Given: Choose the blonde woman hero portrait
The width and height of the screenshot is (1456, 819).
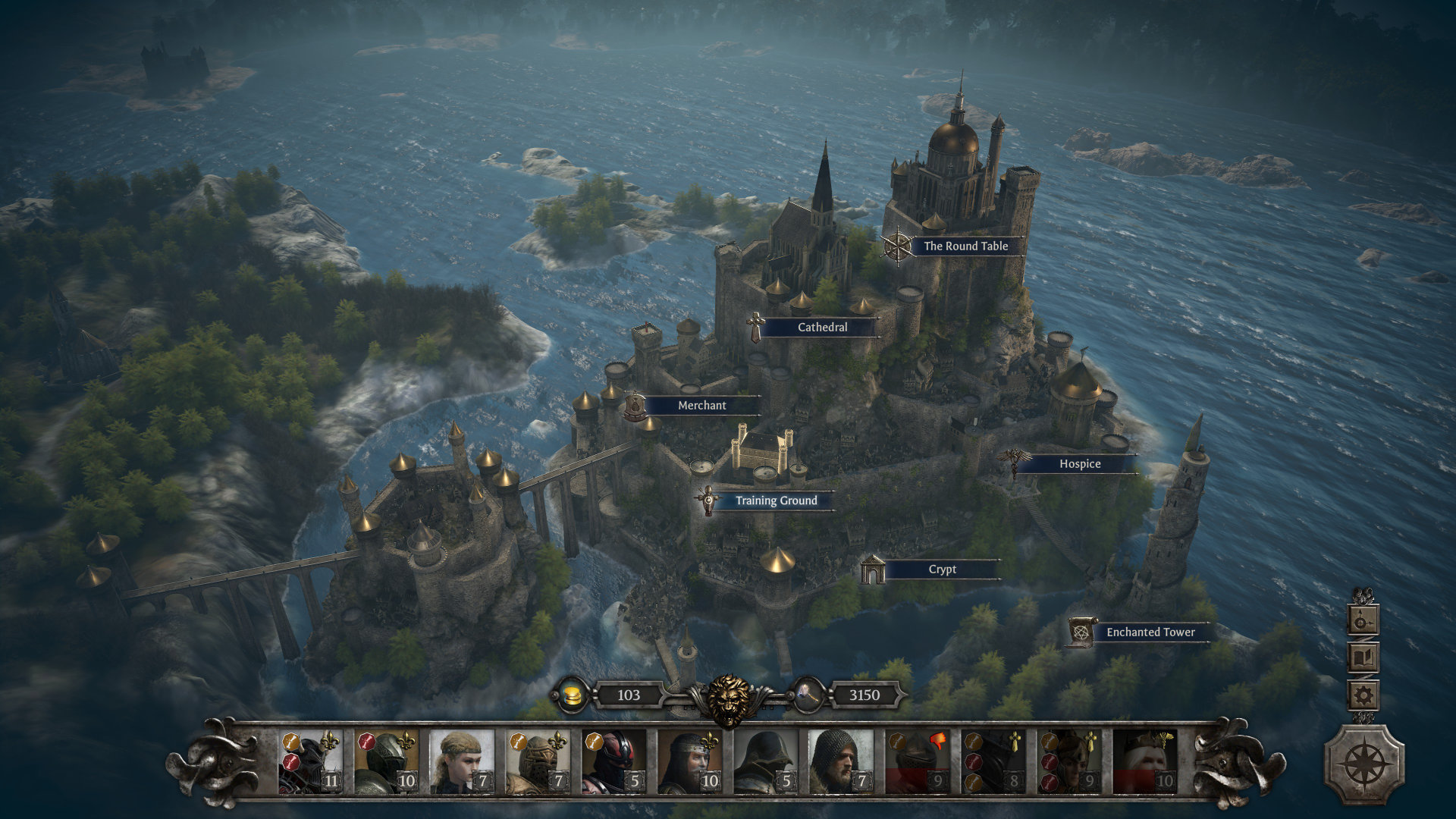Looking at the screenshot, I should pyautogui.click(x=462, y=761).
